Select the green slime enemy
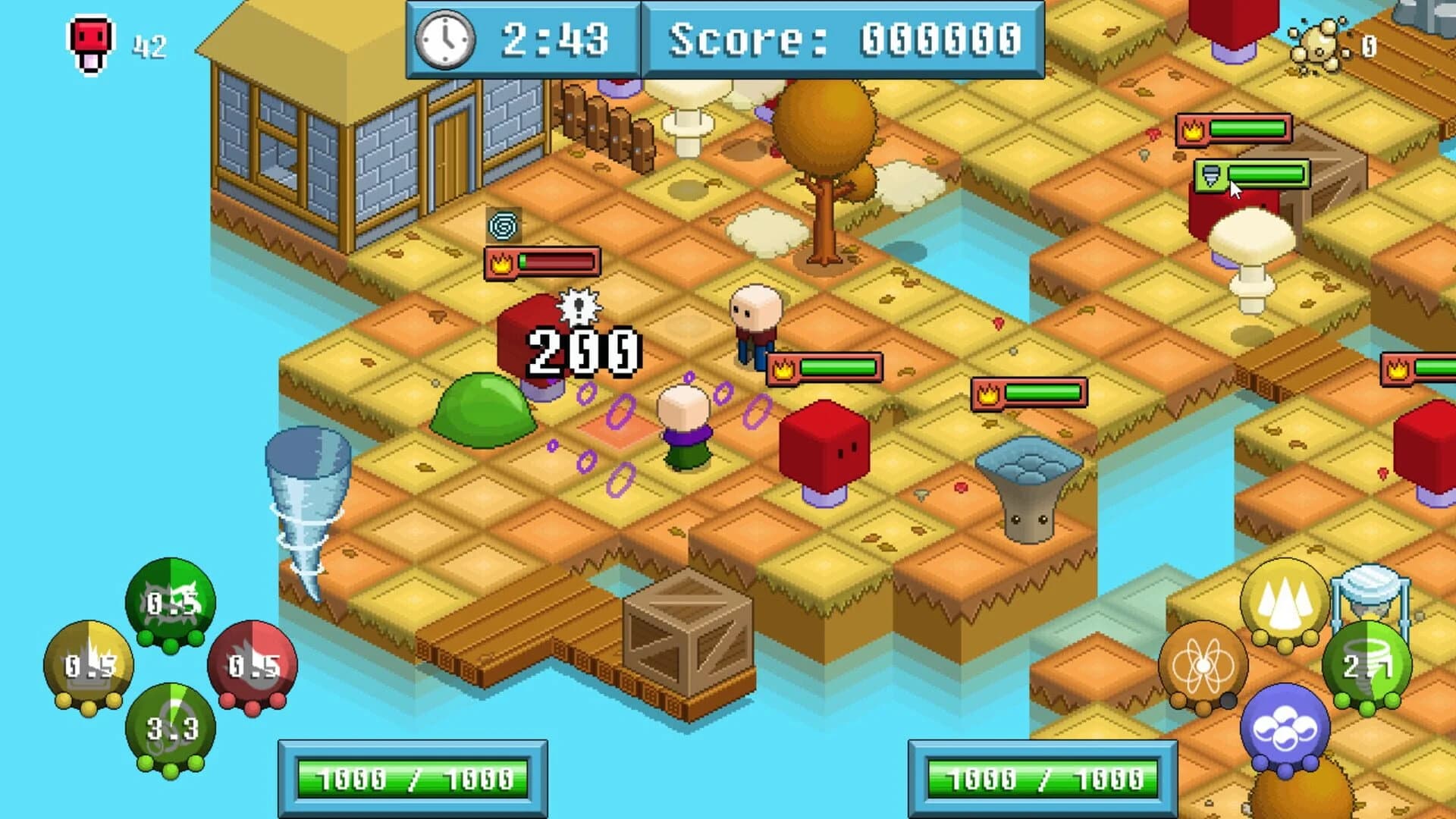Viewport: 1456px width, 819px height. pos(485,409)
